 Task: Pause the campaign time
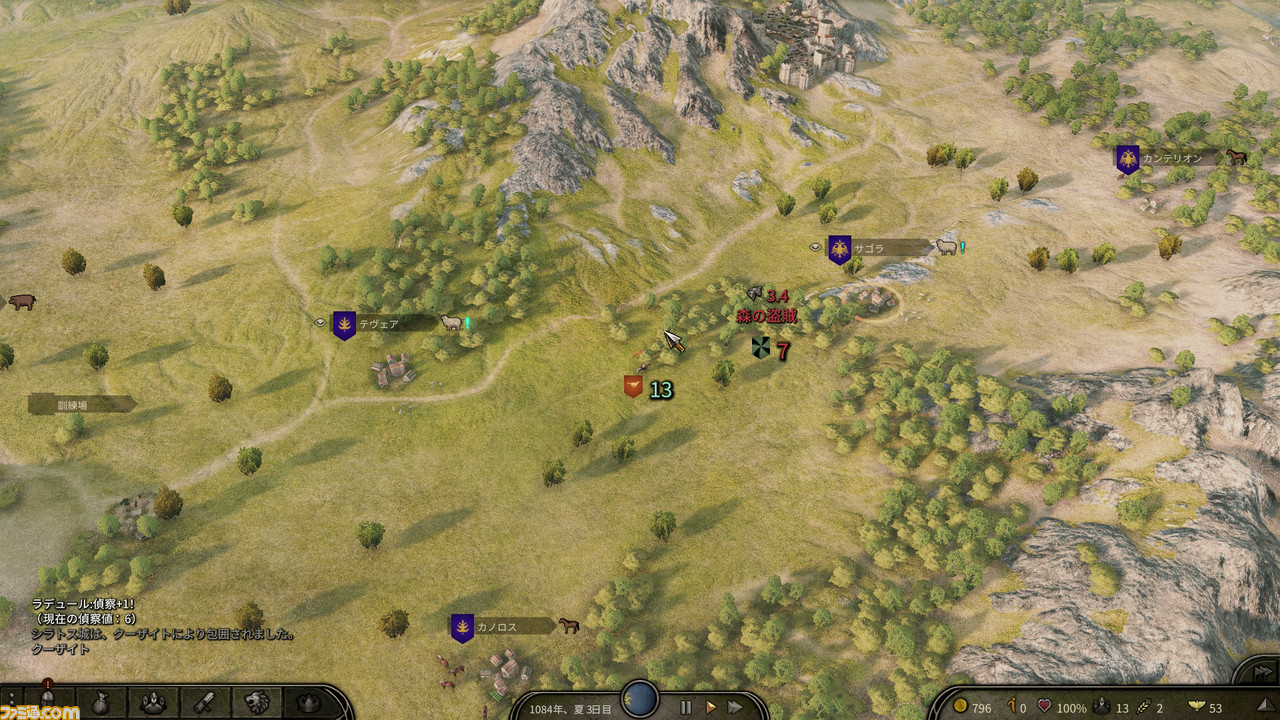tap(686, 707)
